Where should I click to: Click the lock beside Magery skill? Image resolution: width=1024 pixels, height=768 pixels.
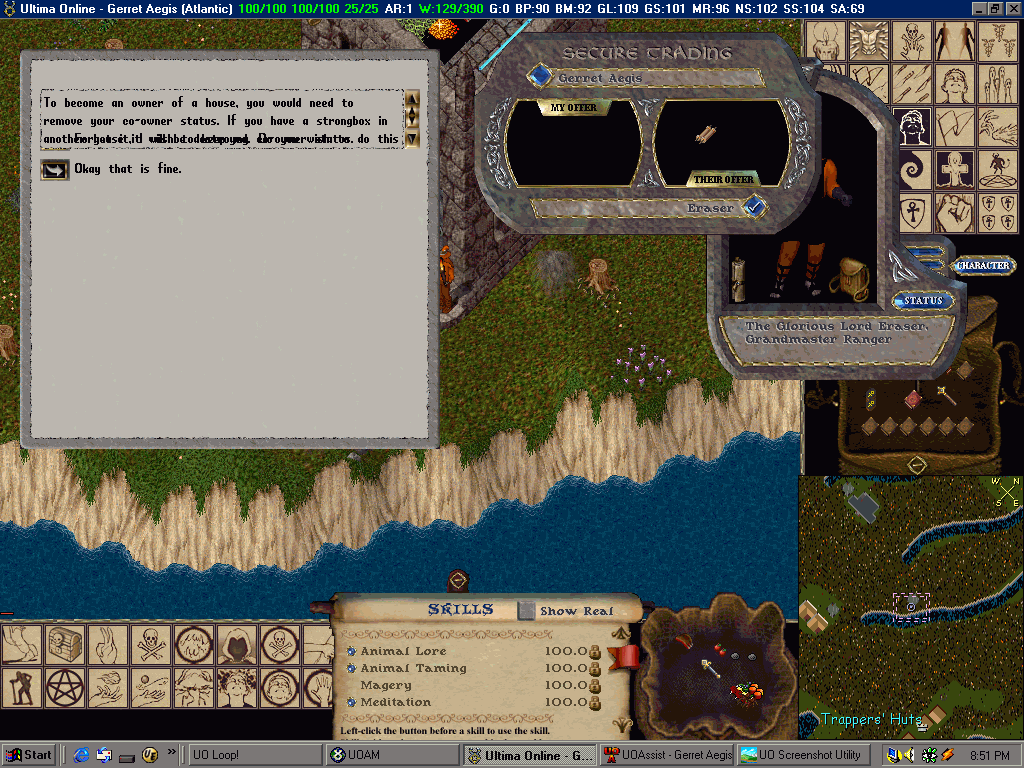594,686
